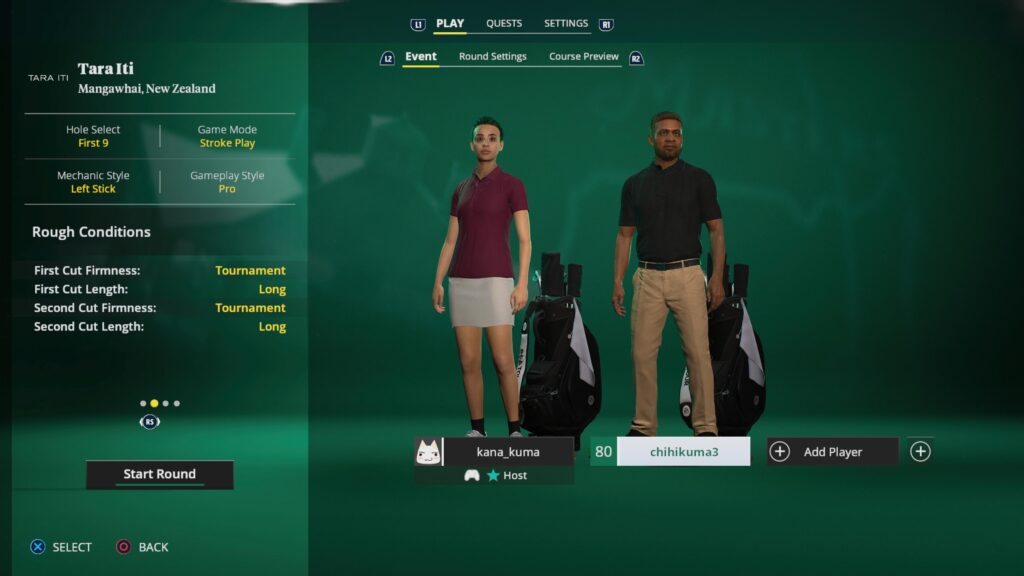Show the Course Preview sub-tab

[x=584, y=57]
